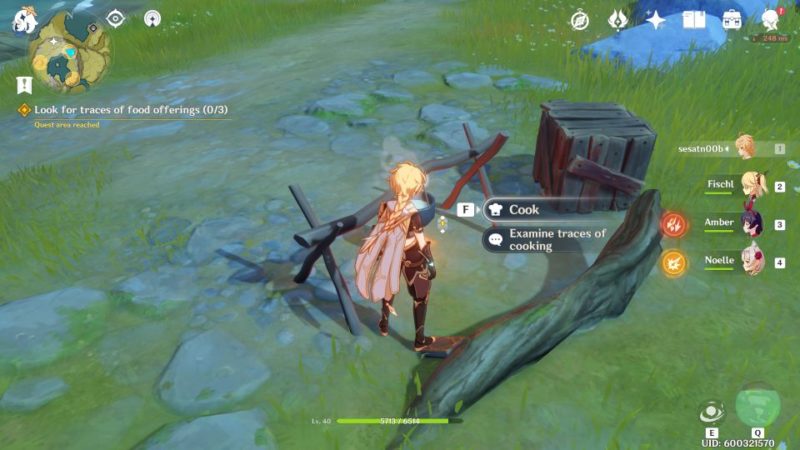Open the Adventurer Handbook book icon
This screenshot has height=450, width=800.
tap(694, 20)
